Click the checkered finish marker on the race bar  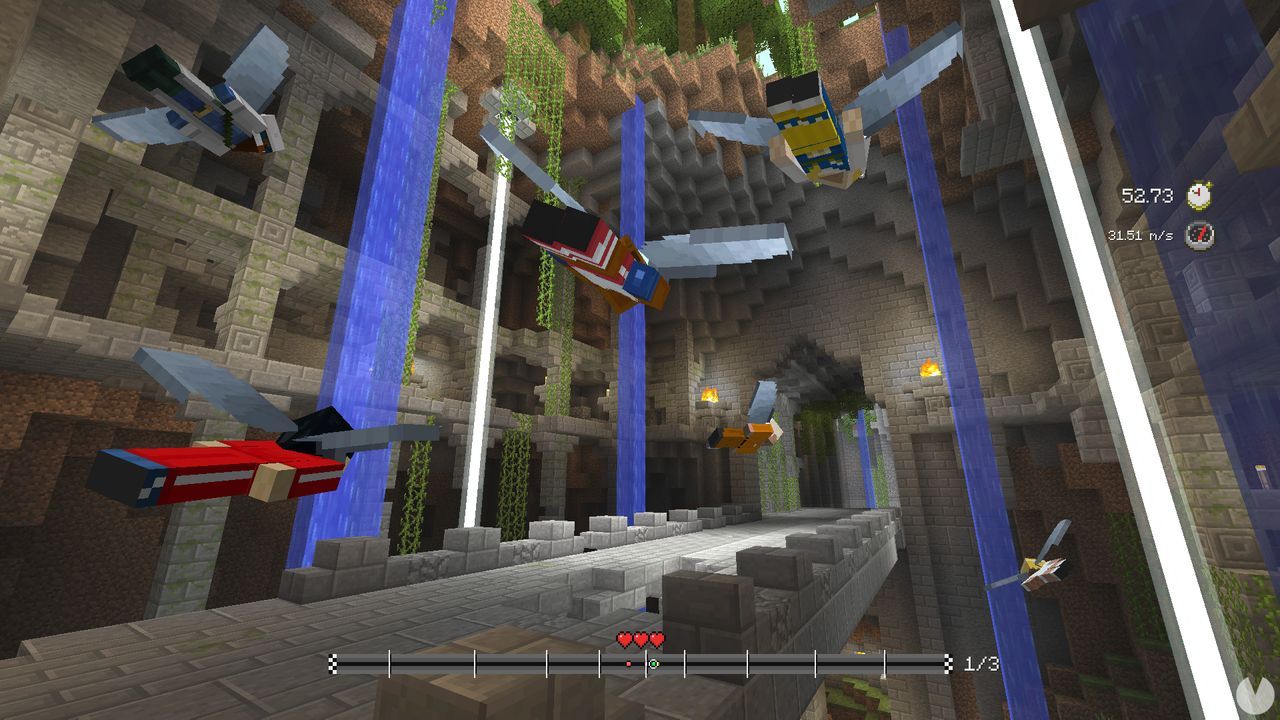pyautogui.click(x=948, y=662)
